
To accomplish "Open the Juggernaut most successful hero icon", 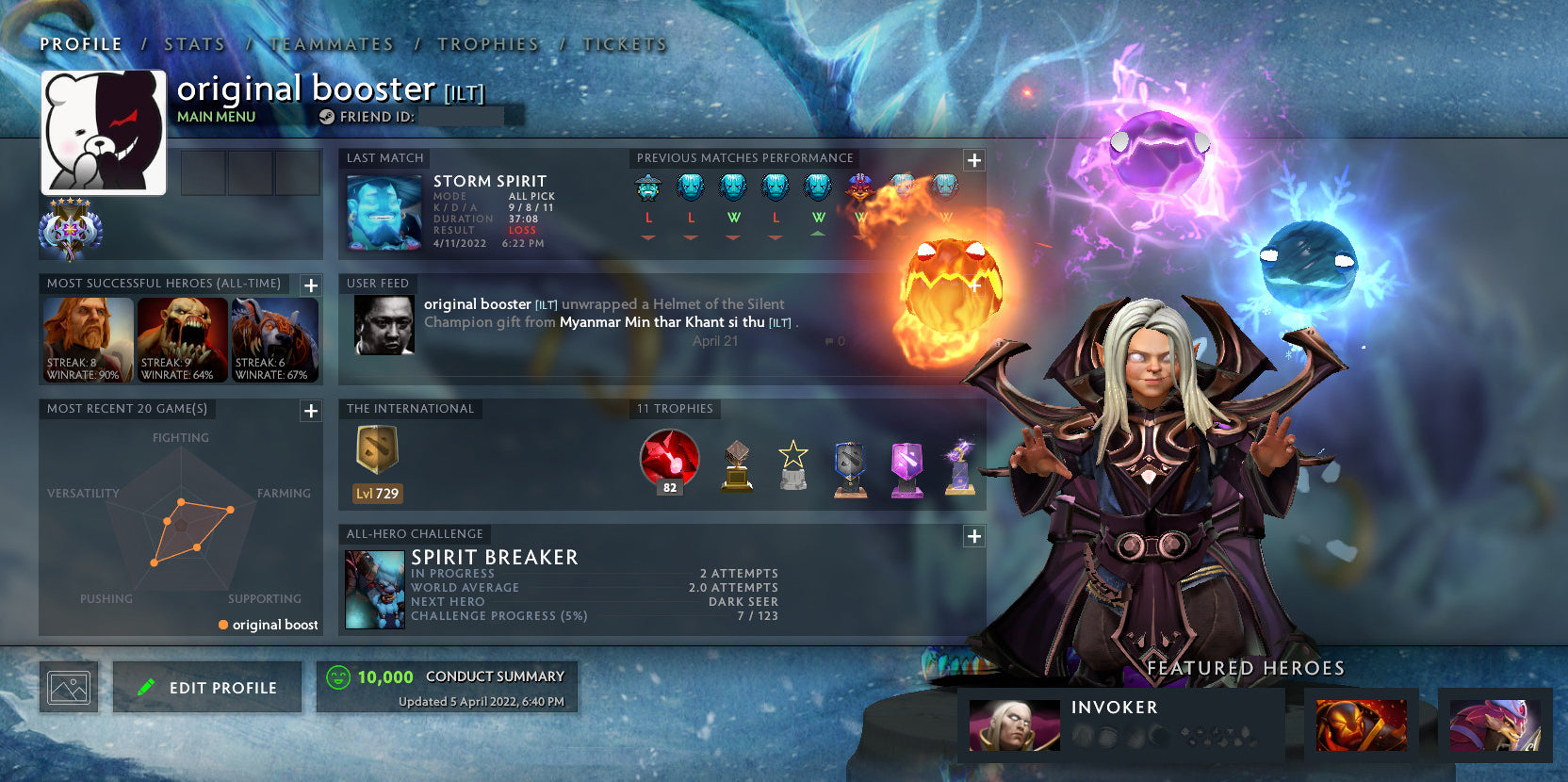I will (x=89, y=337).
